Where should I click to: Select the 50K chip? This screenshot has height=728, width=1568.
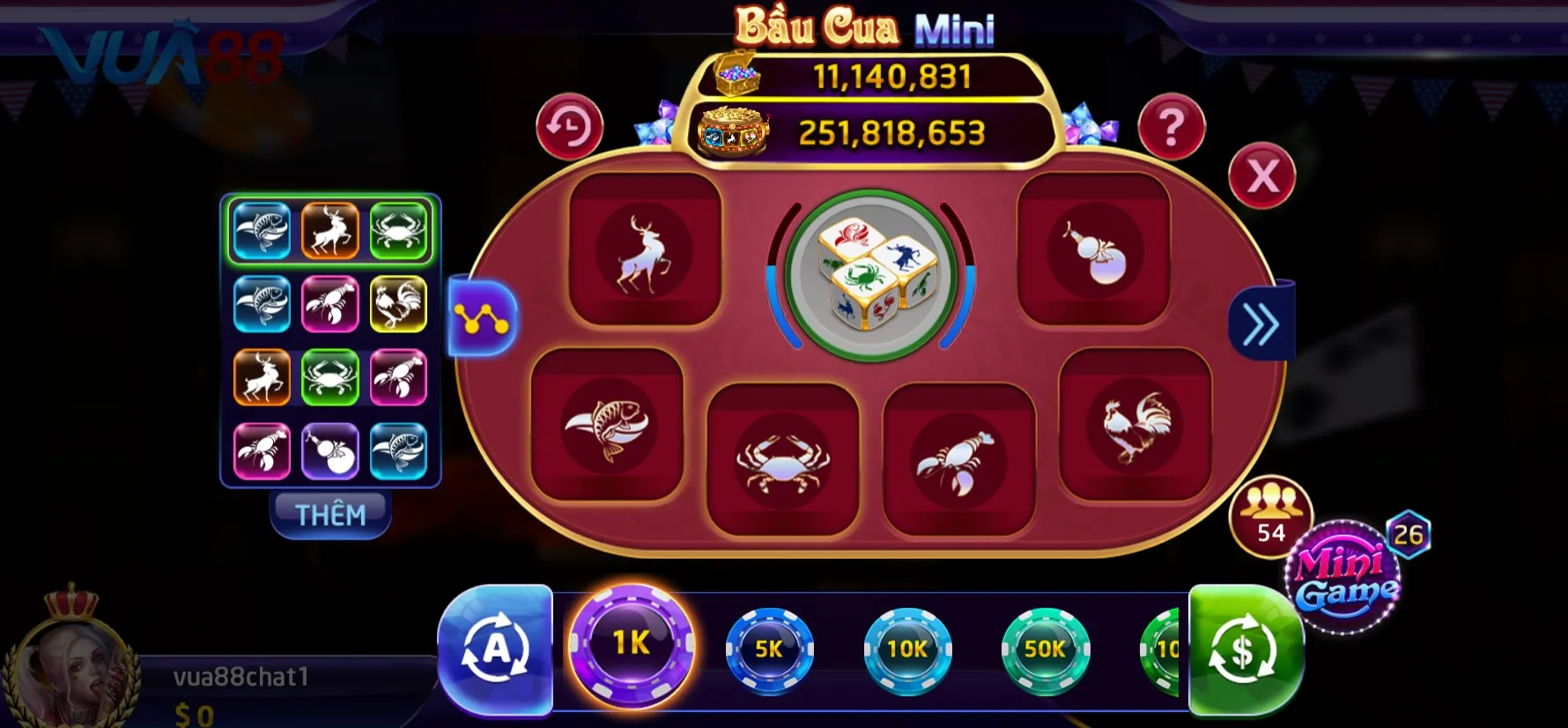click(1046, 650)
